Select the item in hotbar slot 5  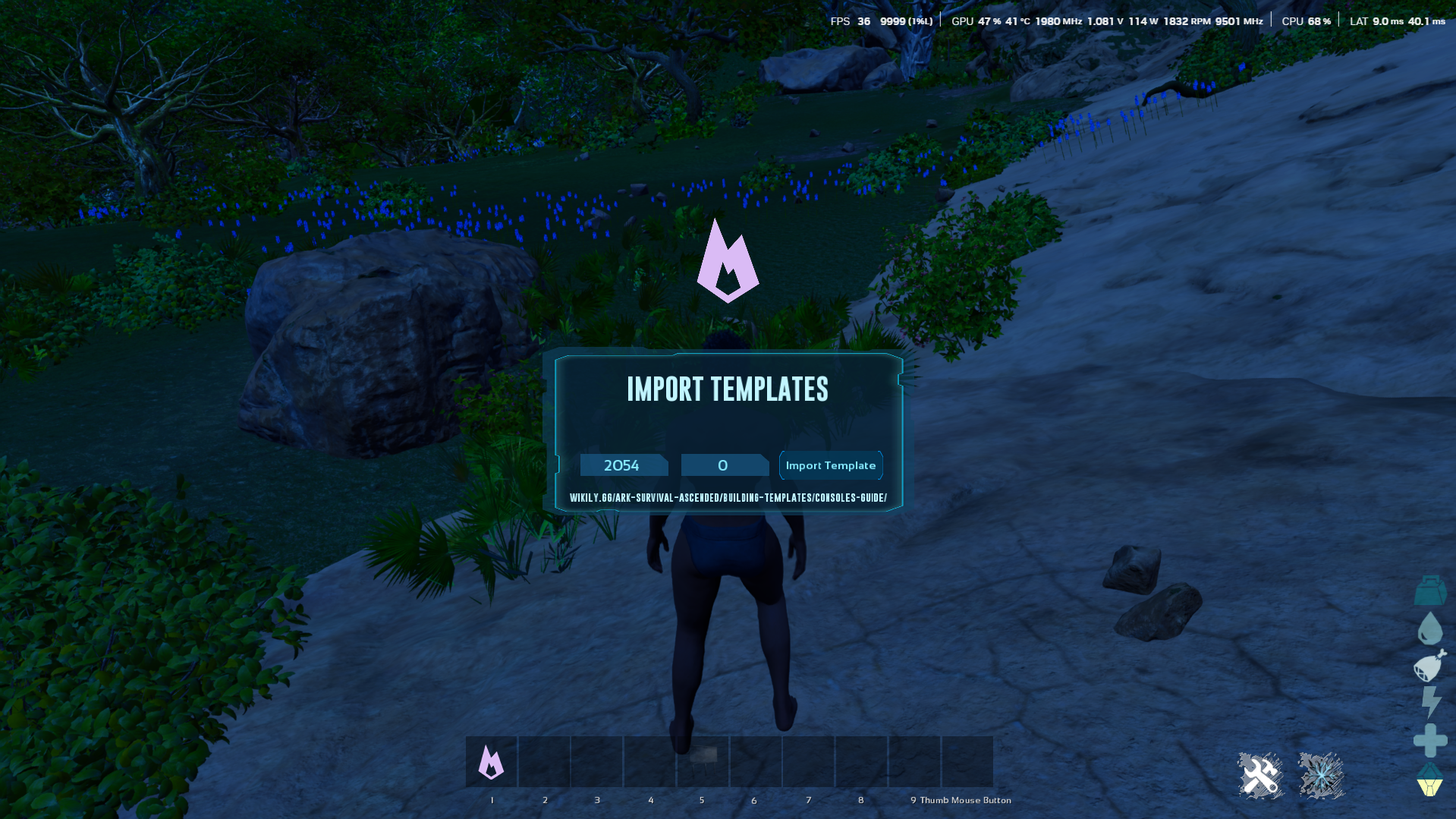point(702,761)
